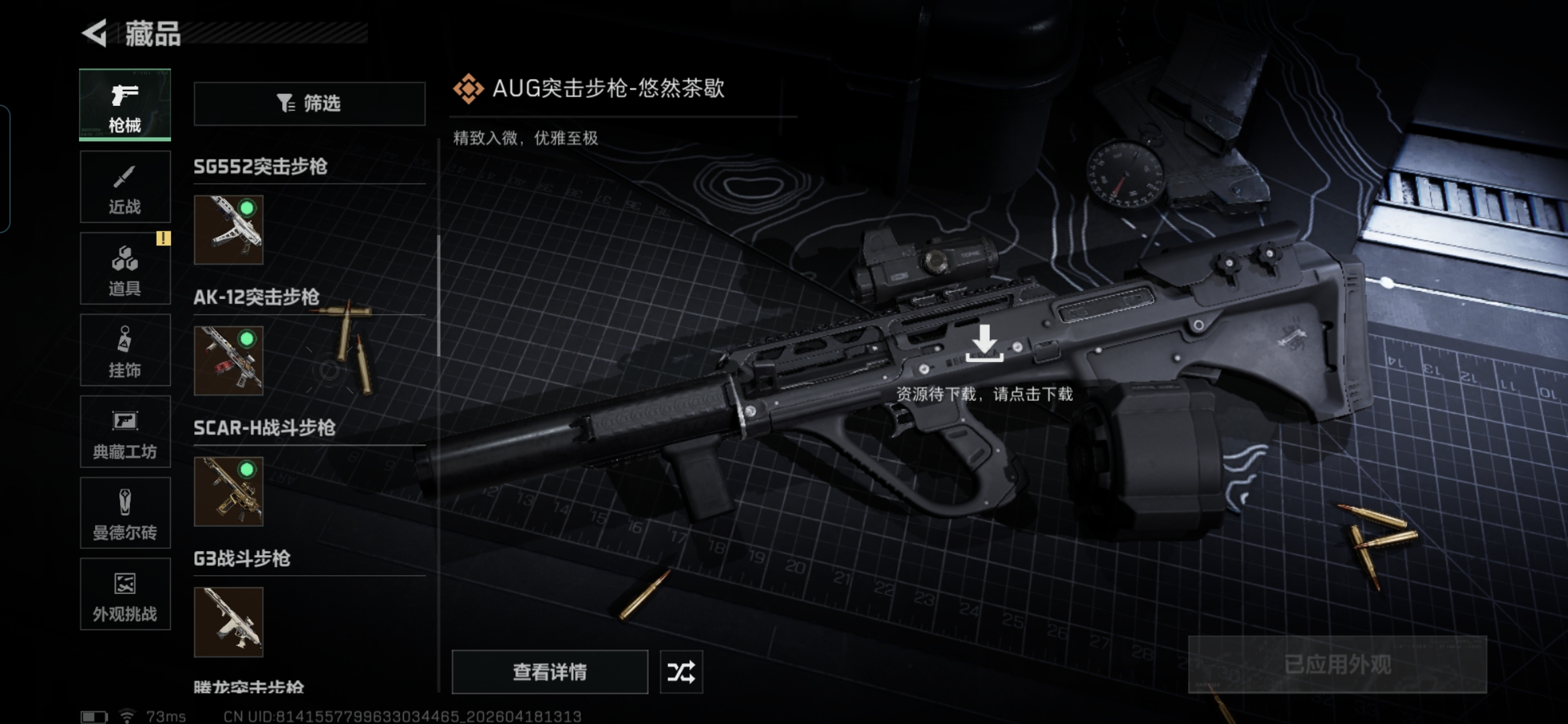Go back using the arrow beside 藏品
Image resolution: width=1568 pixels, height=724 pixels.
(x=95, y=33)
